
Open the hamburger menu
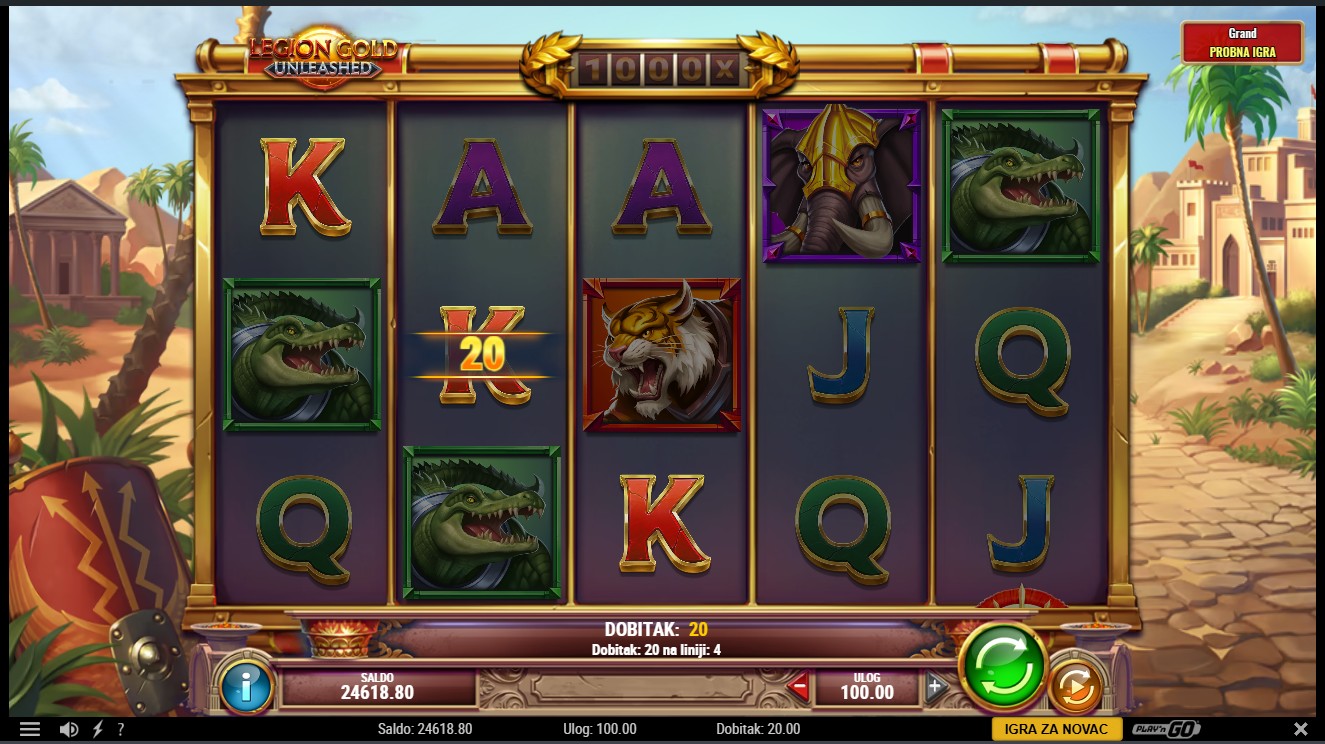[30, 729]
